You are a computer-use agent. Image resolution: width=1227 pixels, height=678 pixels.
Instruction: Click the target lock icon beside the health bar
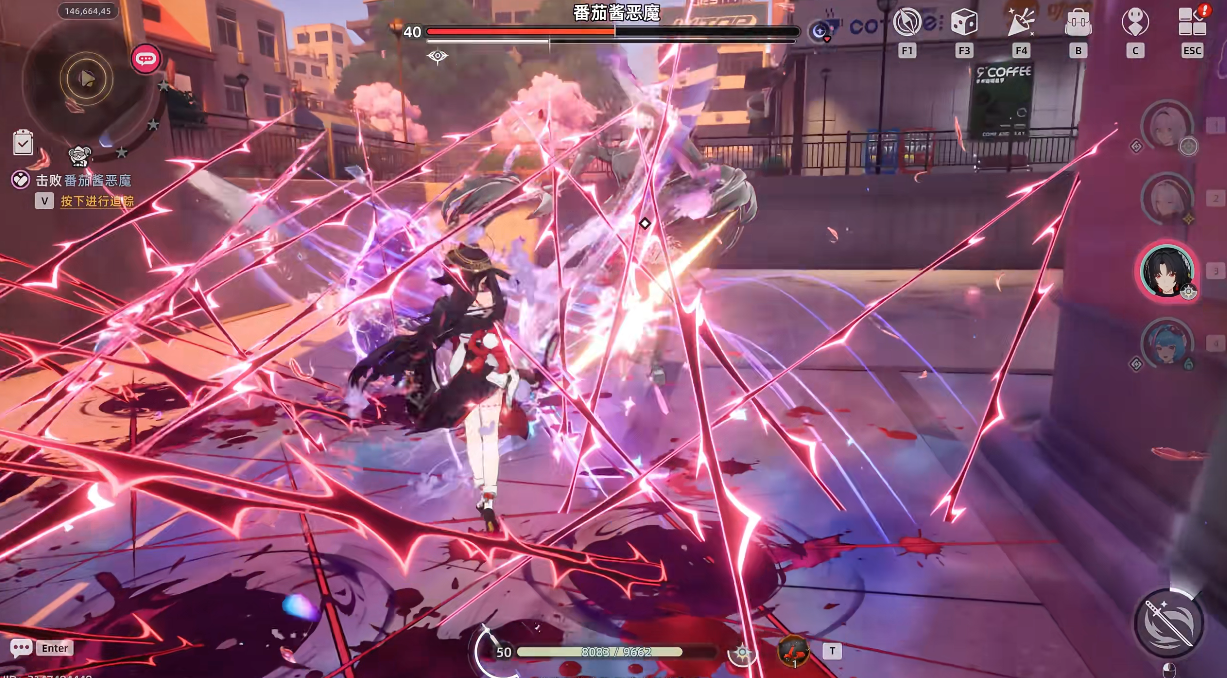coord(742,653)
